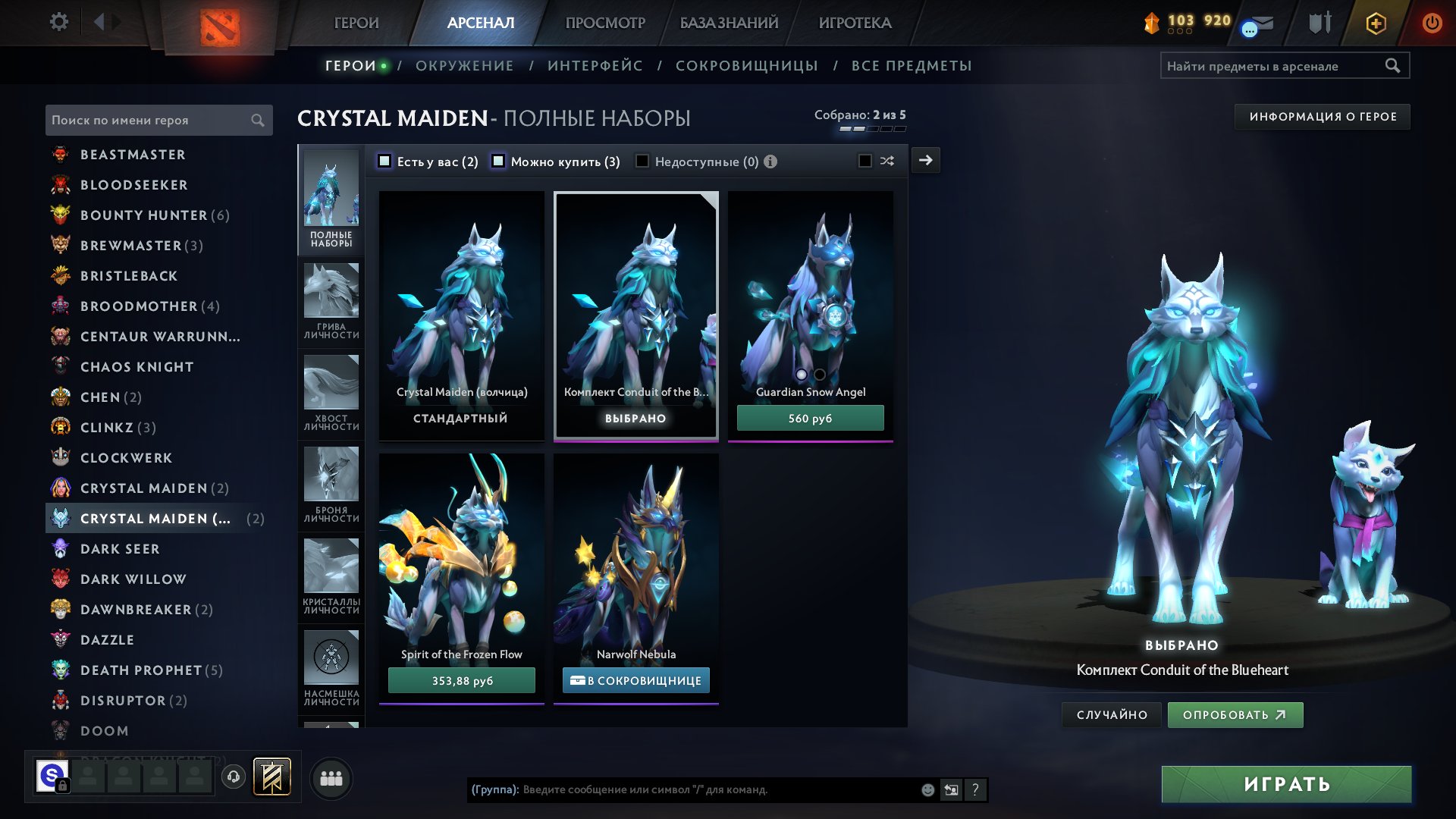Image resolution: width=1456 pixels, height=819 pixels.
Task: Open friends list via the three-people icon
Action: (x=331, y=777)
